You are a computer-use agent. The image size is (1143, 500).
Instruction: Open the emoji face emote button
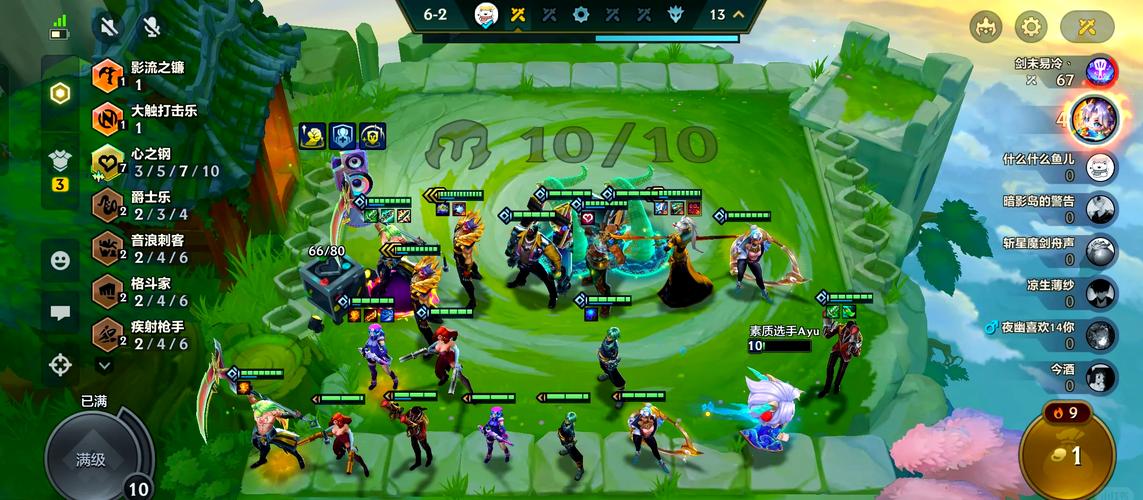tap(61, 260)
